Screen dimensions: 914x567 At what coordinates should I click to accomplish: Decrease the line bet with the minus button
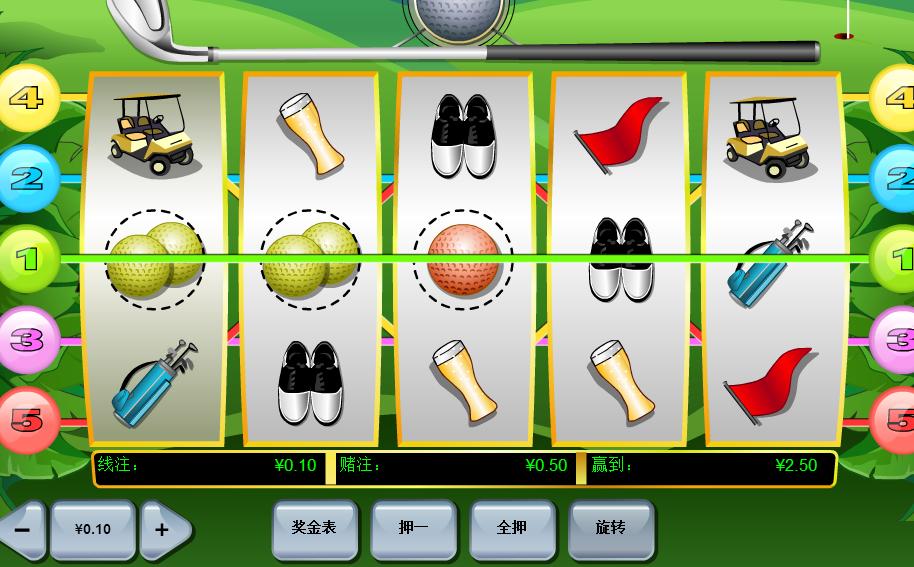pos(22,529)
